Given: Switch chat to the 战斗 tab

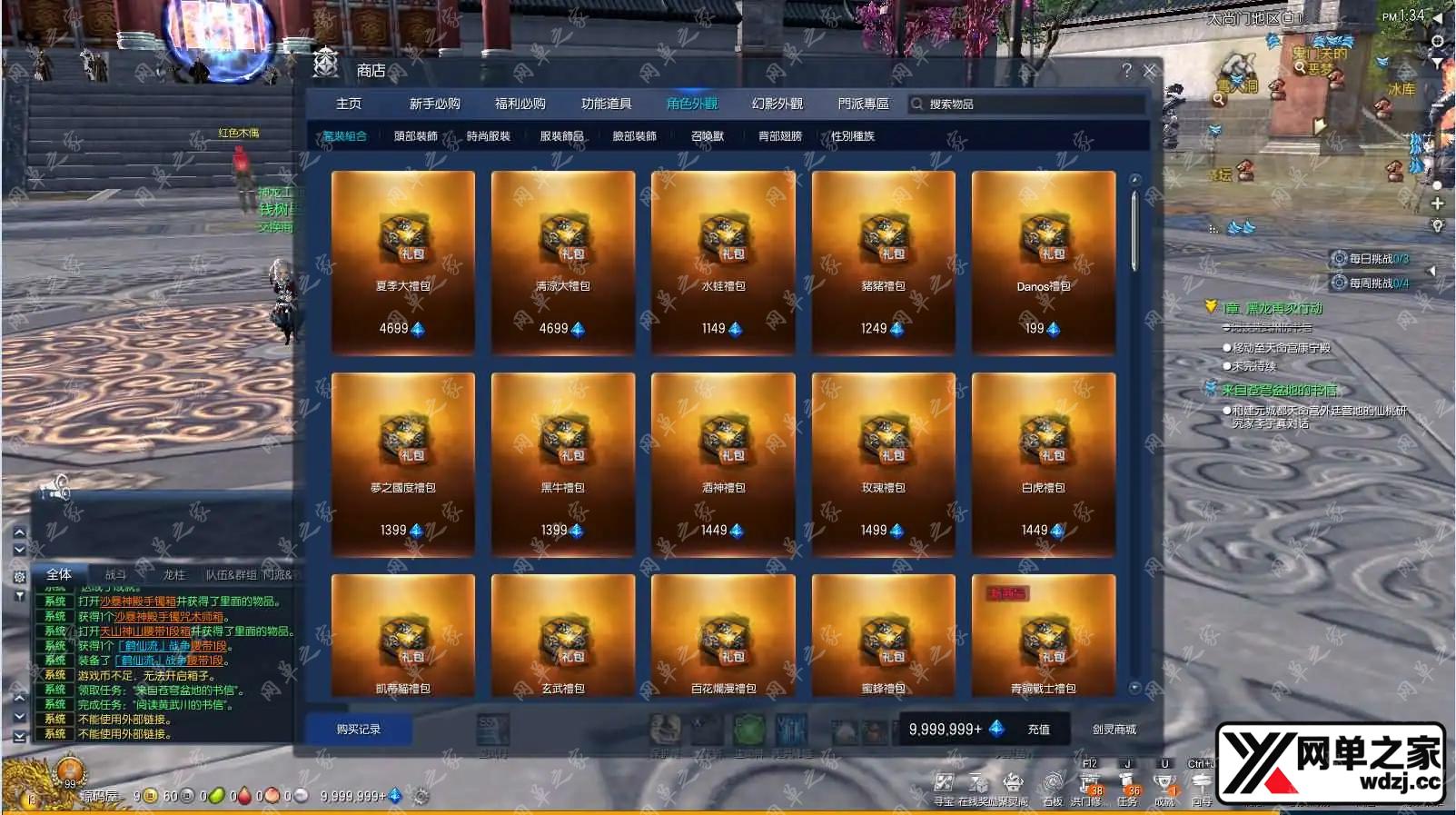Looking at the screenshot, I should click(115, 574).
